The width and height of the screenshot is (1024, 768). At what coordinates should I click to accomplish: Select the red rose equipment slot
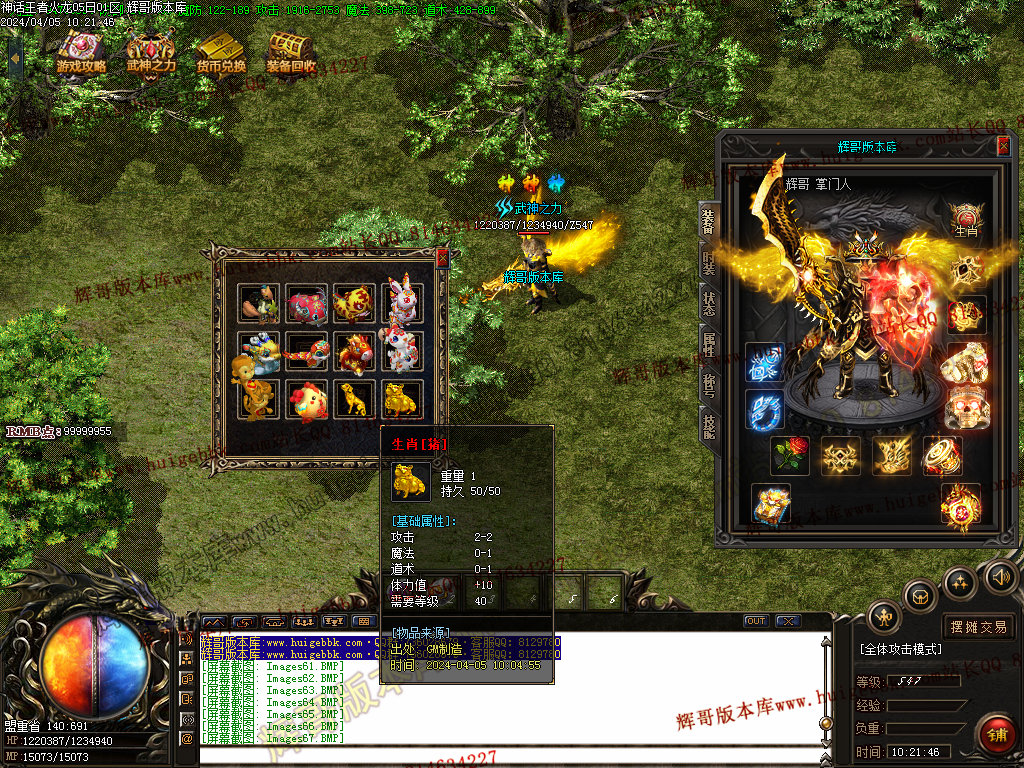tap(790, 455)
